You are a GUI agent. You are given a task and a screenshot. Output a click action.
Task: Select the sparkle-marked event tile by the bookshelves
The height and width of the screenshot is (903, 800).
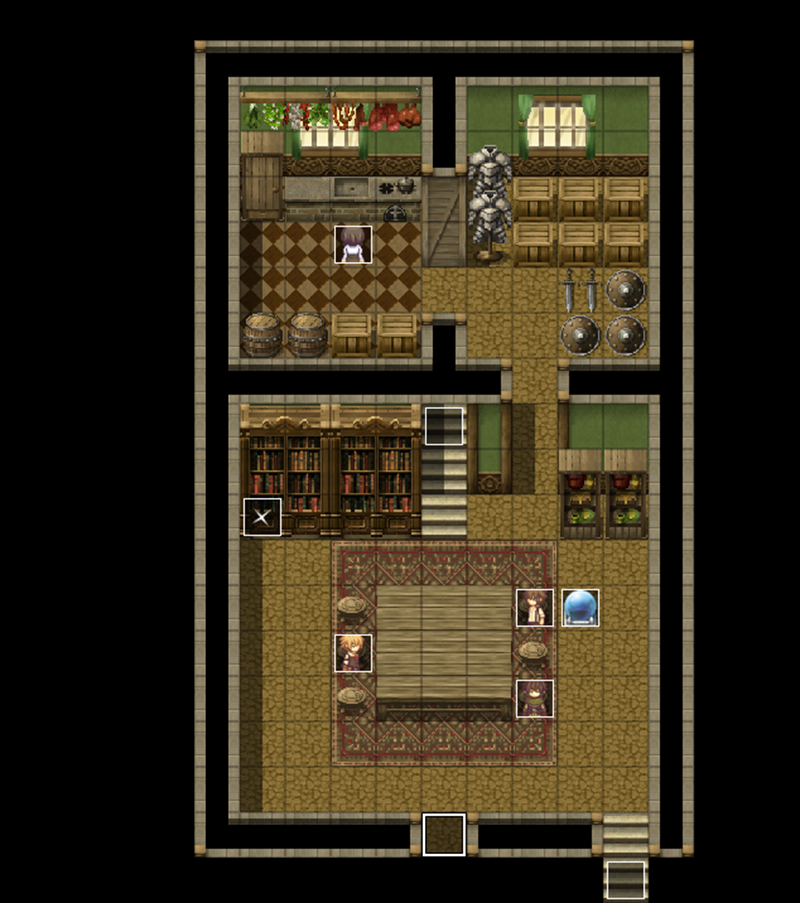[262, 517]
